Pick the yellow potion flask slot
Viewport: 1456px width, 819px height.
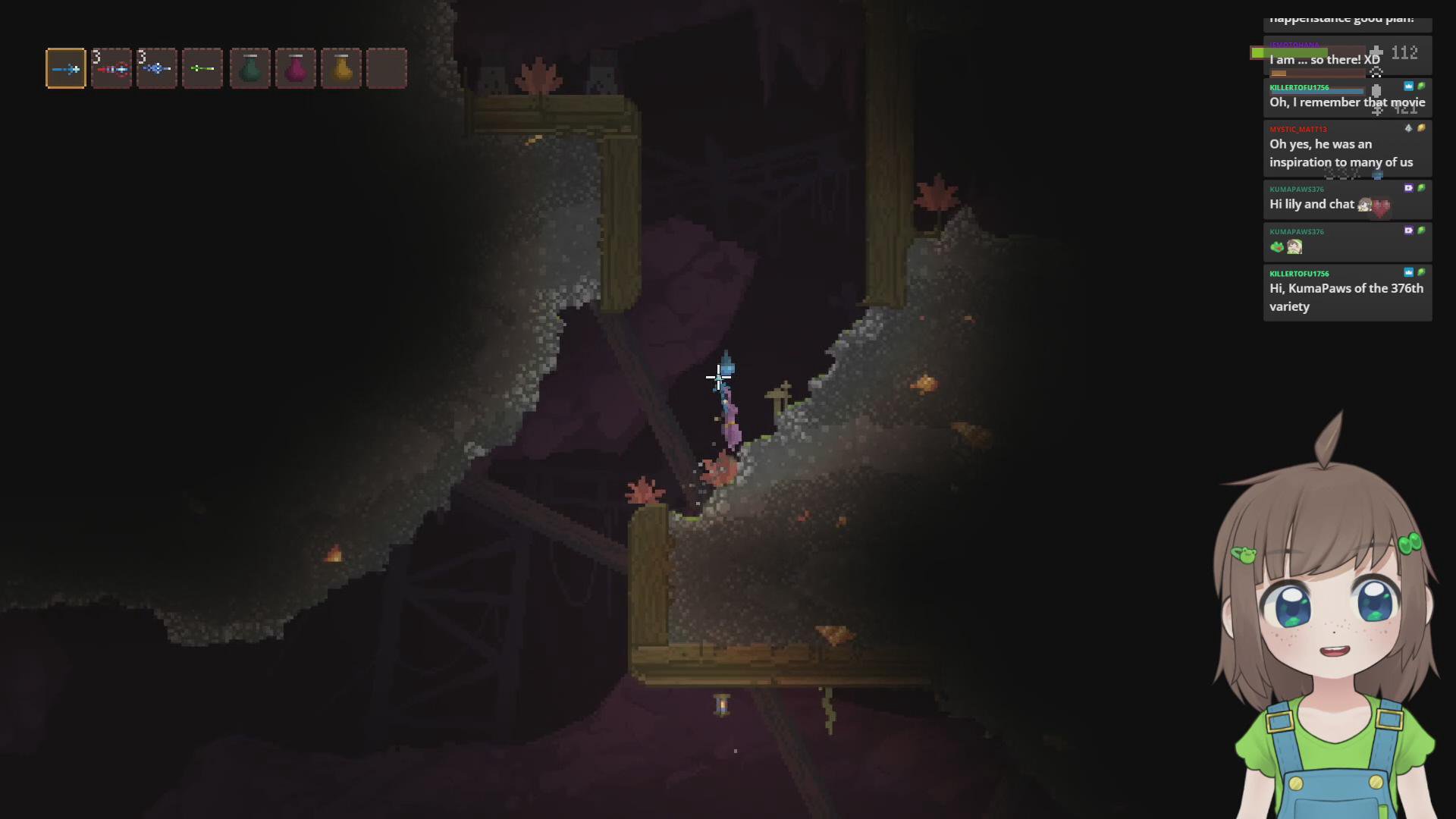pyautogui.click(x=341, y=69)
